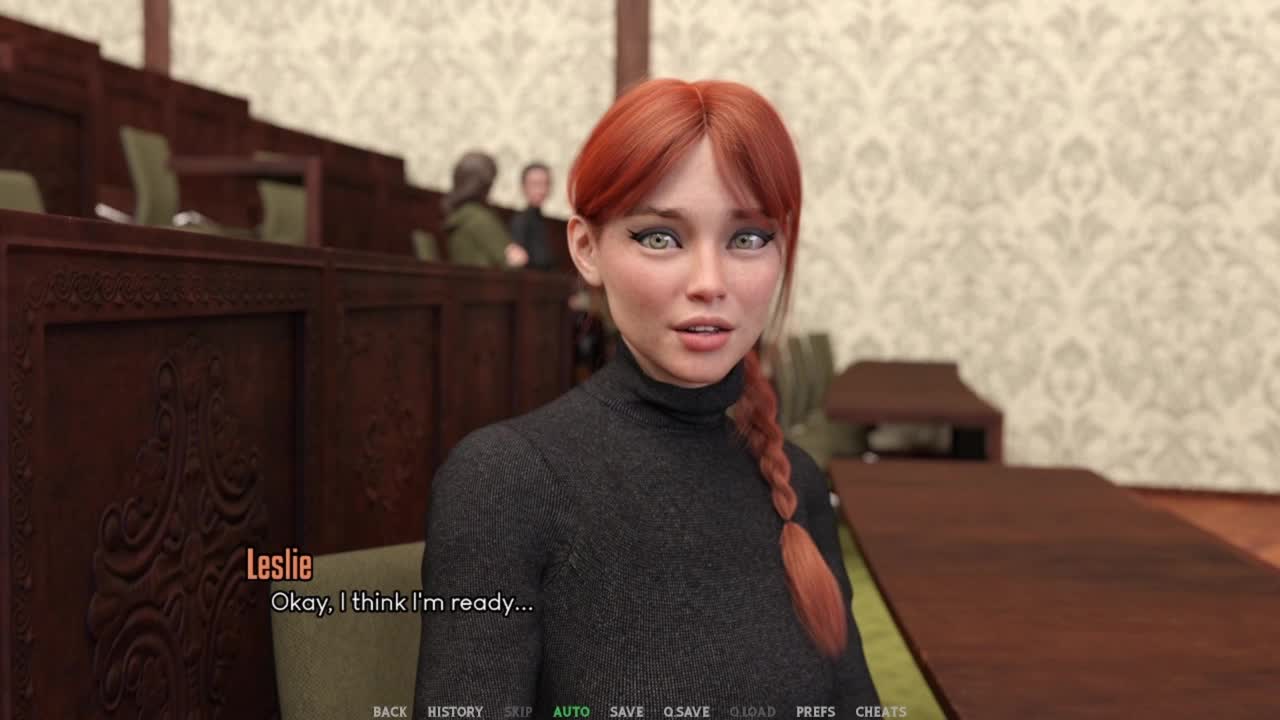
Task: Open the Prefs settings screen
Action: pyautogui.click(x=815, y=712)
